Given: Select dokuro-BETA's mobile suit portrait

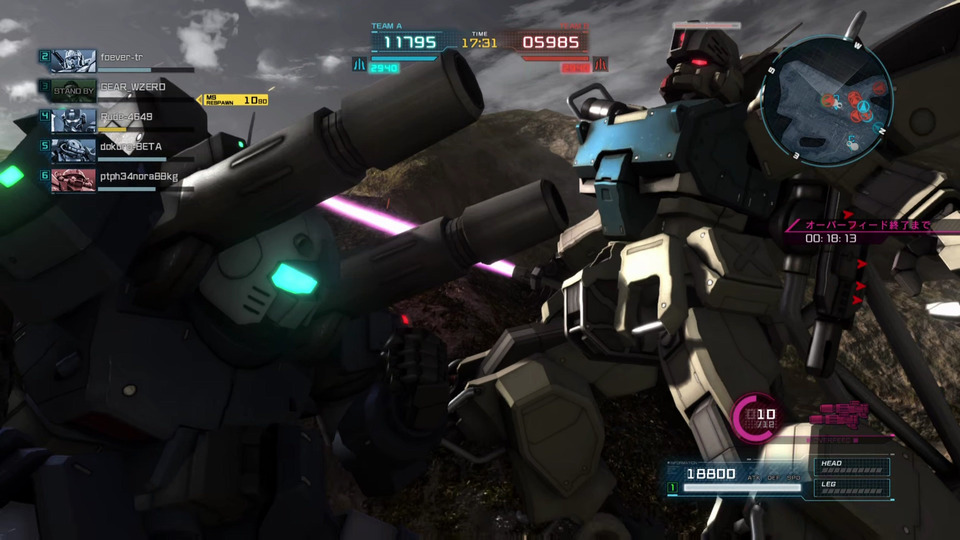Looking at the screenshot, I should tap(73, 151).
